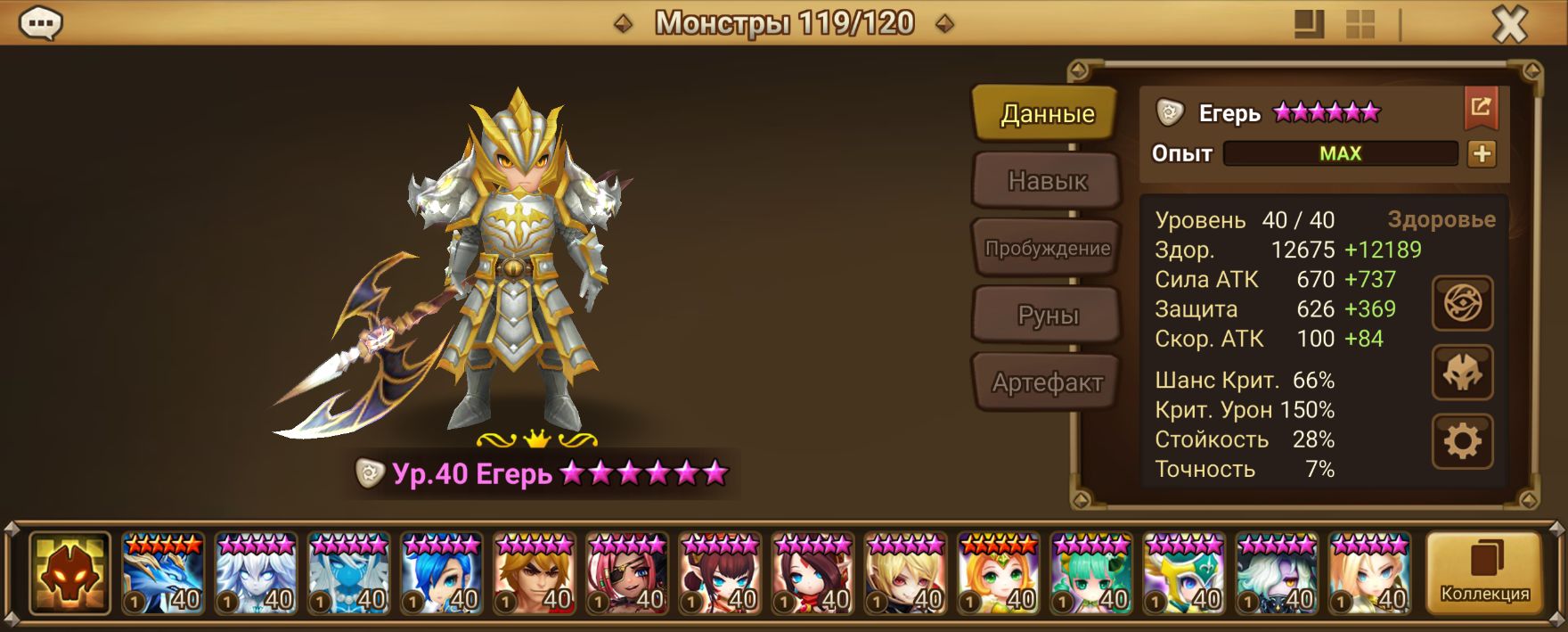Pick the orange-haired green-eyed girl thumbnail
This screenshot has width=1568, height=632.
point(998,574)
